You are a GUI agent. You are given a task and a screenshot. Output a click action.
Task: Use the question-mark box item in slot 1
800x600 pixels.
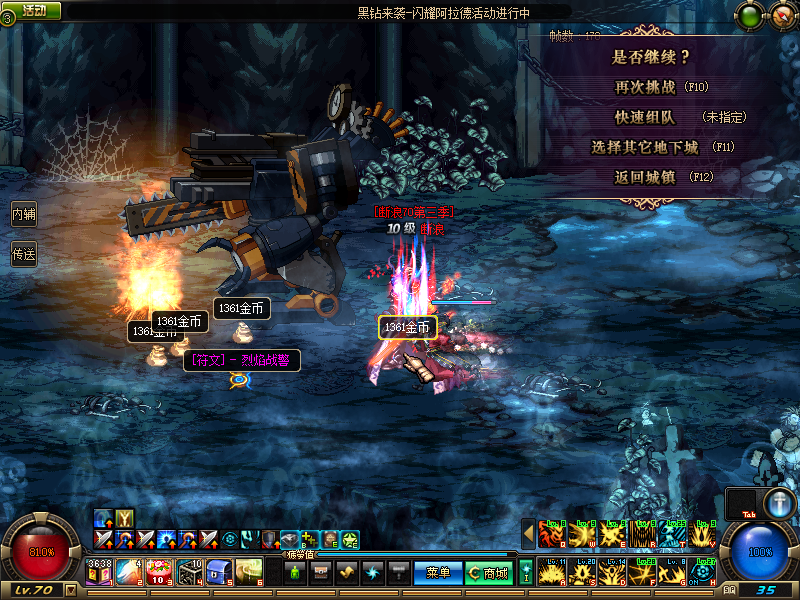click(99, 571)
